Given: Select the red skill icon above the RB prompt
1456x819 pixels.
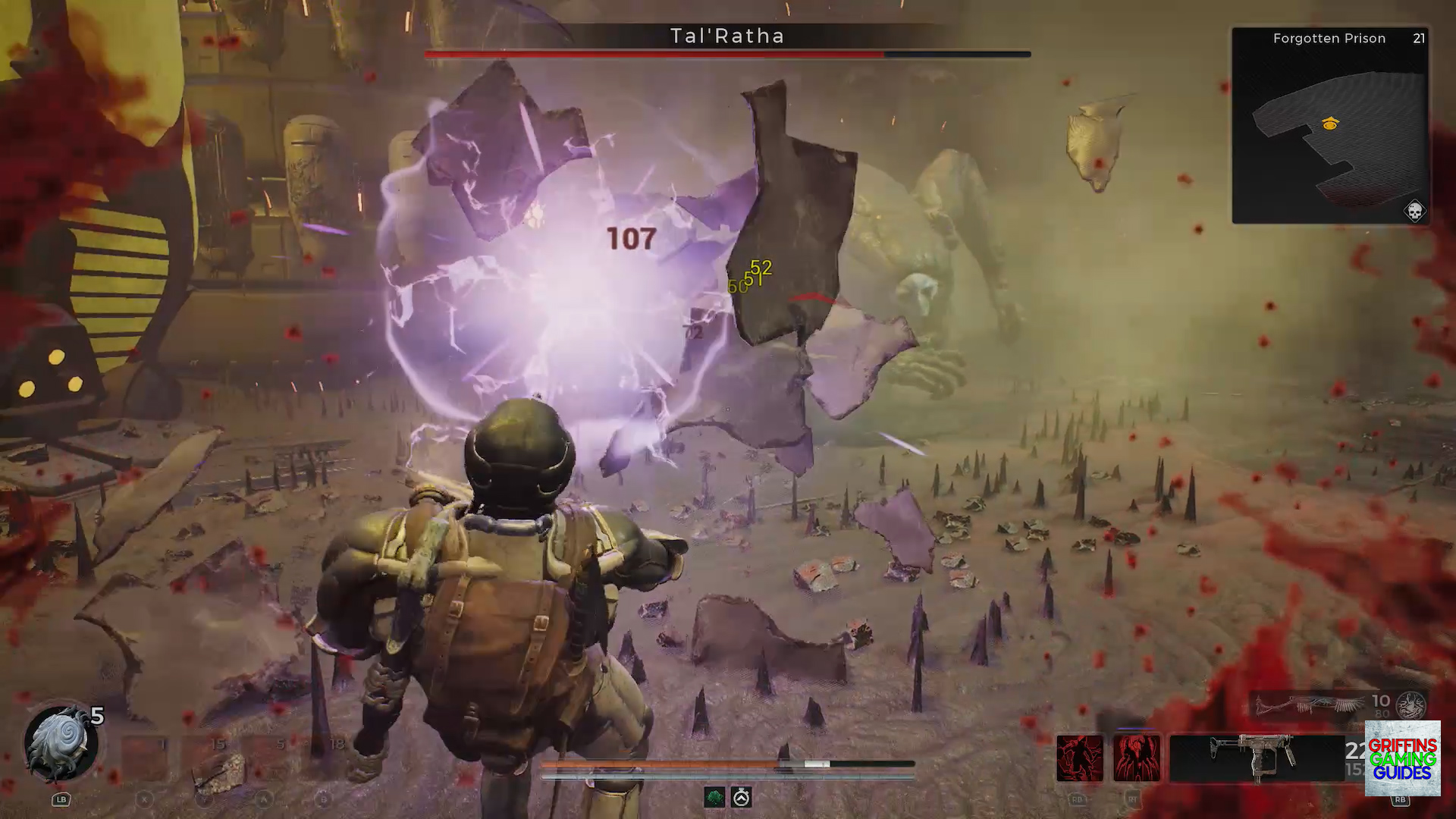Looking at the screenshot, I should tap(1080, 757).
